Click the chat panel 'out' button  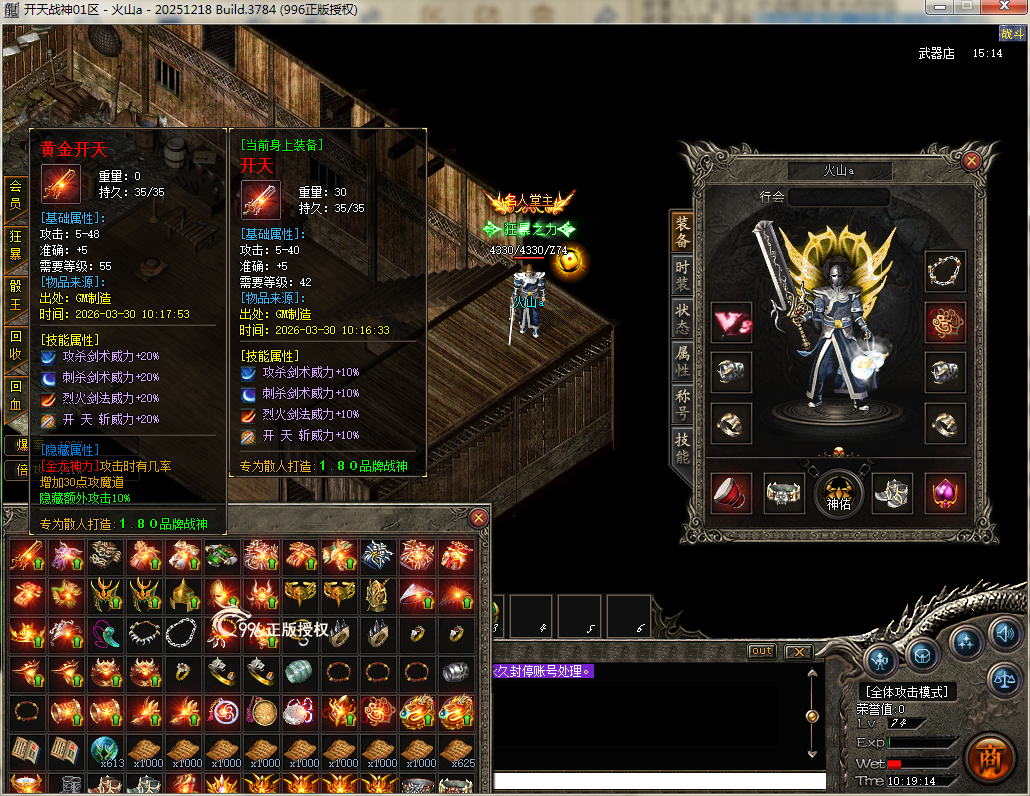[x=762, y=651]
